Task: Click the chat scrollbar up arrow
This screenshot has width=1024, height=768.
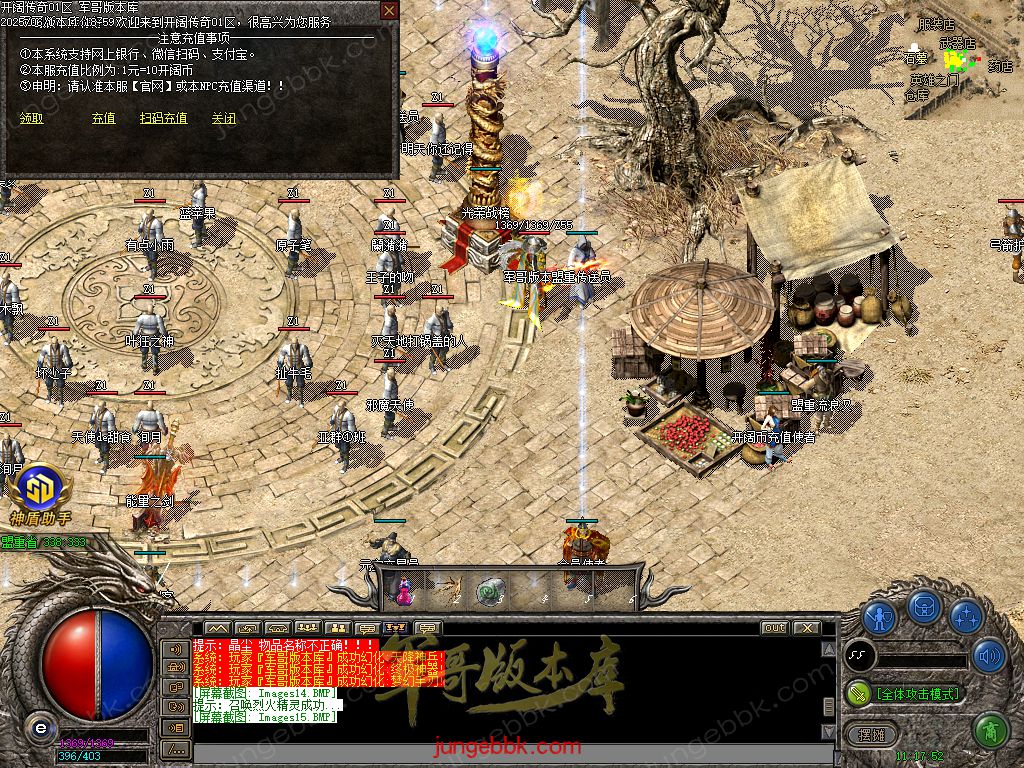Action: (828, 650)
